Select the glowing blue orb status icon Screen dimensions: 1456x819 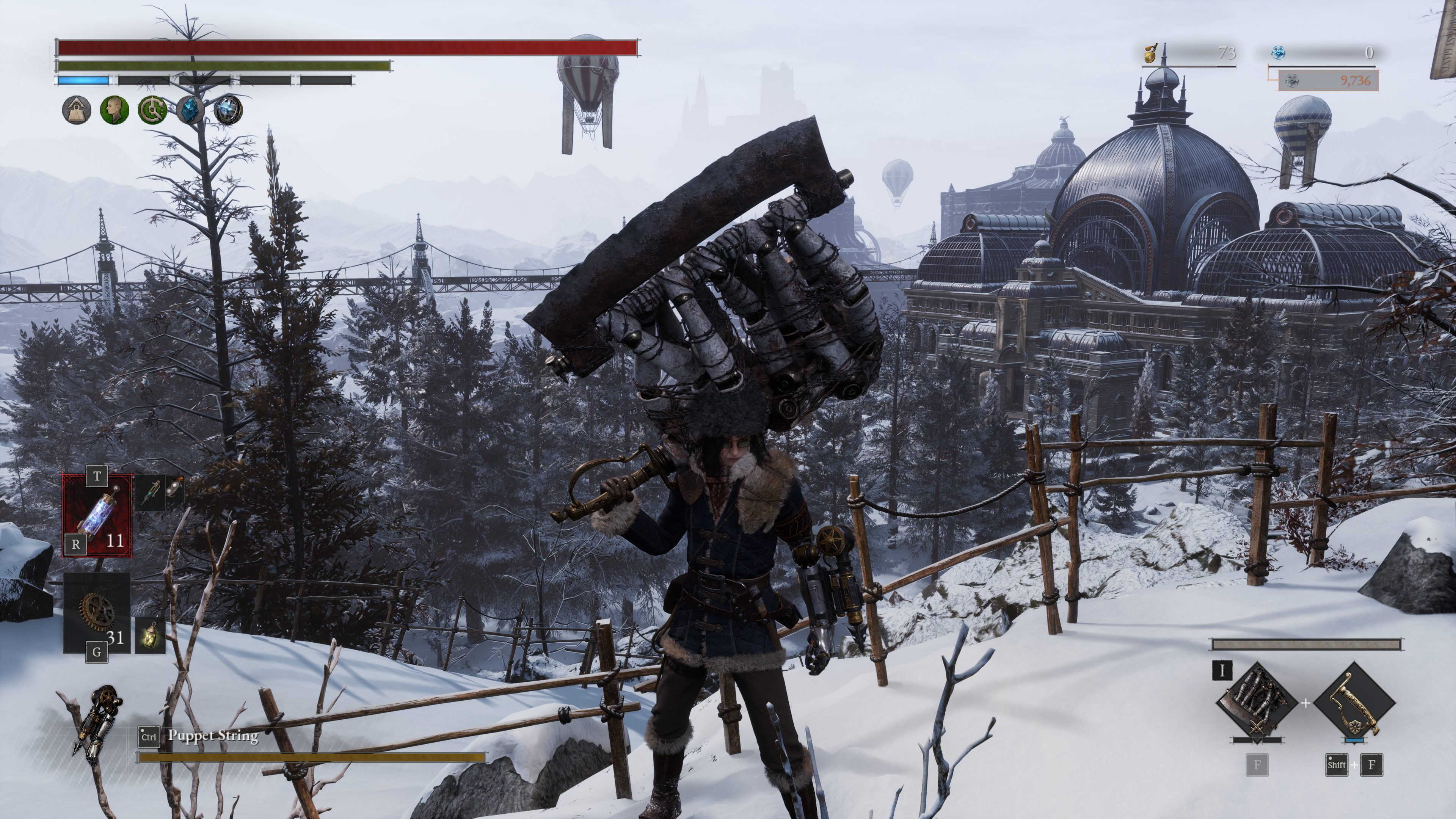tap(228, 110)
